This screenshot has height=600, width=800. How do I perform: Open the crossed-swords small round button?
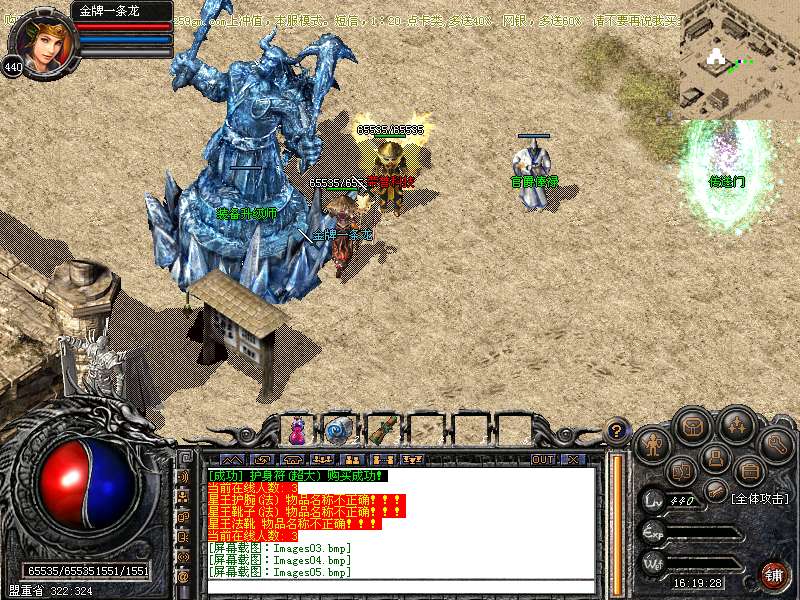click(x=714, y=489)
